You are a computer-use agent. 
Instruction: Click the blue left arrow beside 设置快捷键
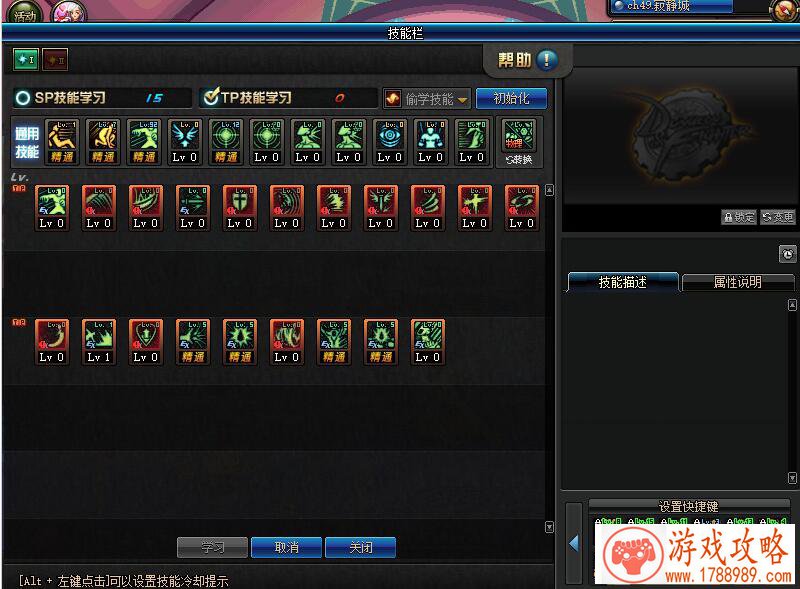pyautogui.click(x=574, y=543)
